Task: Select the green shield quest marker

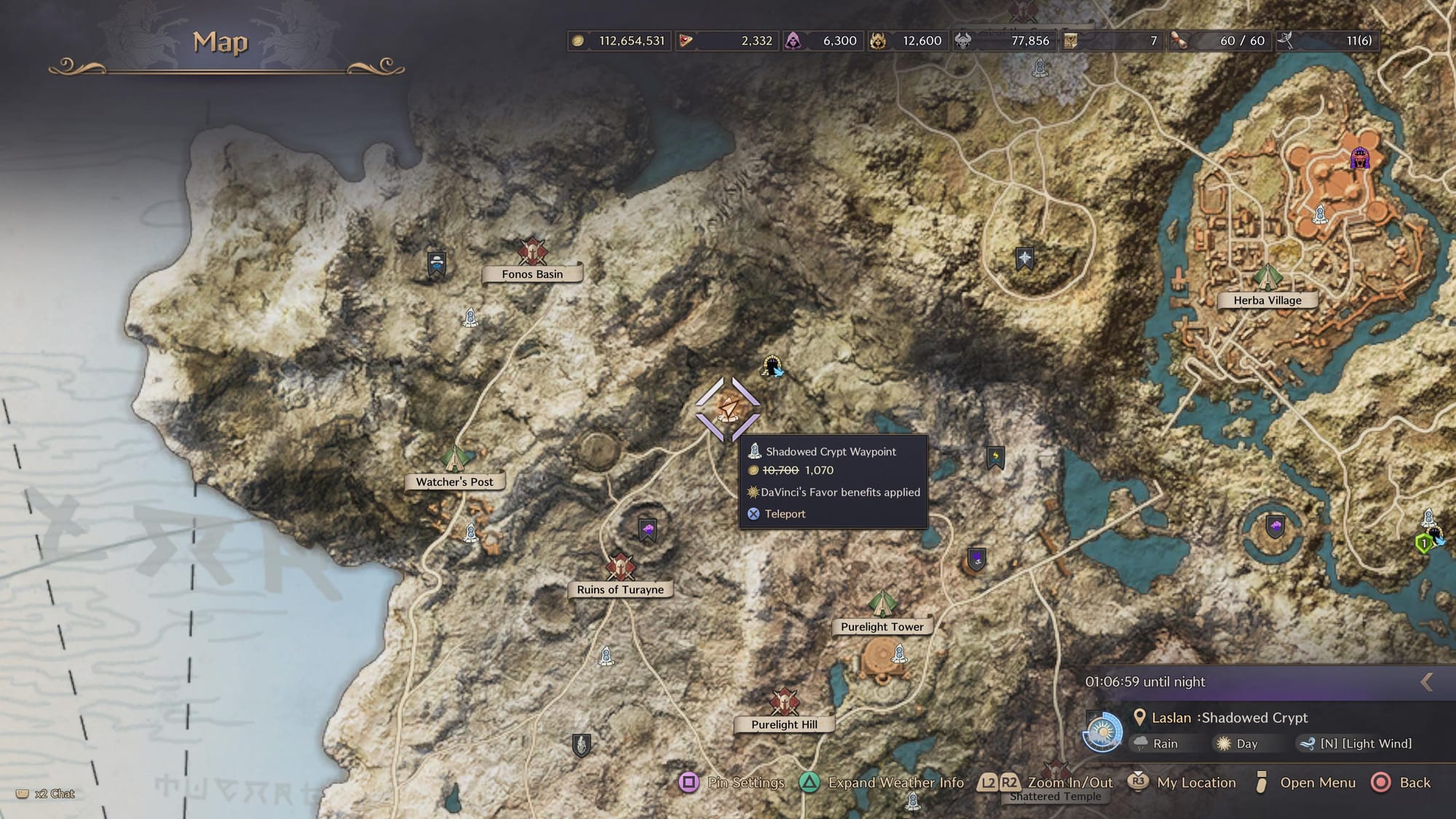Action: click(1424, 543)
